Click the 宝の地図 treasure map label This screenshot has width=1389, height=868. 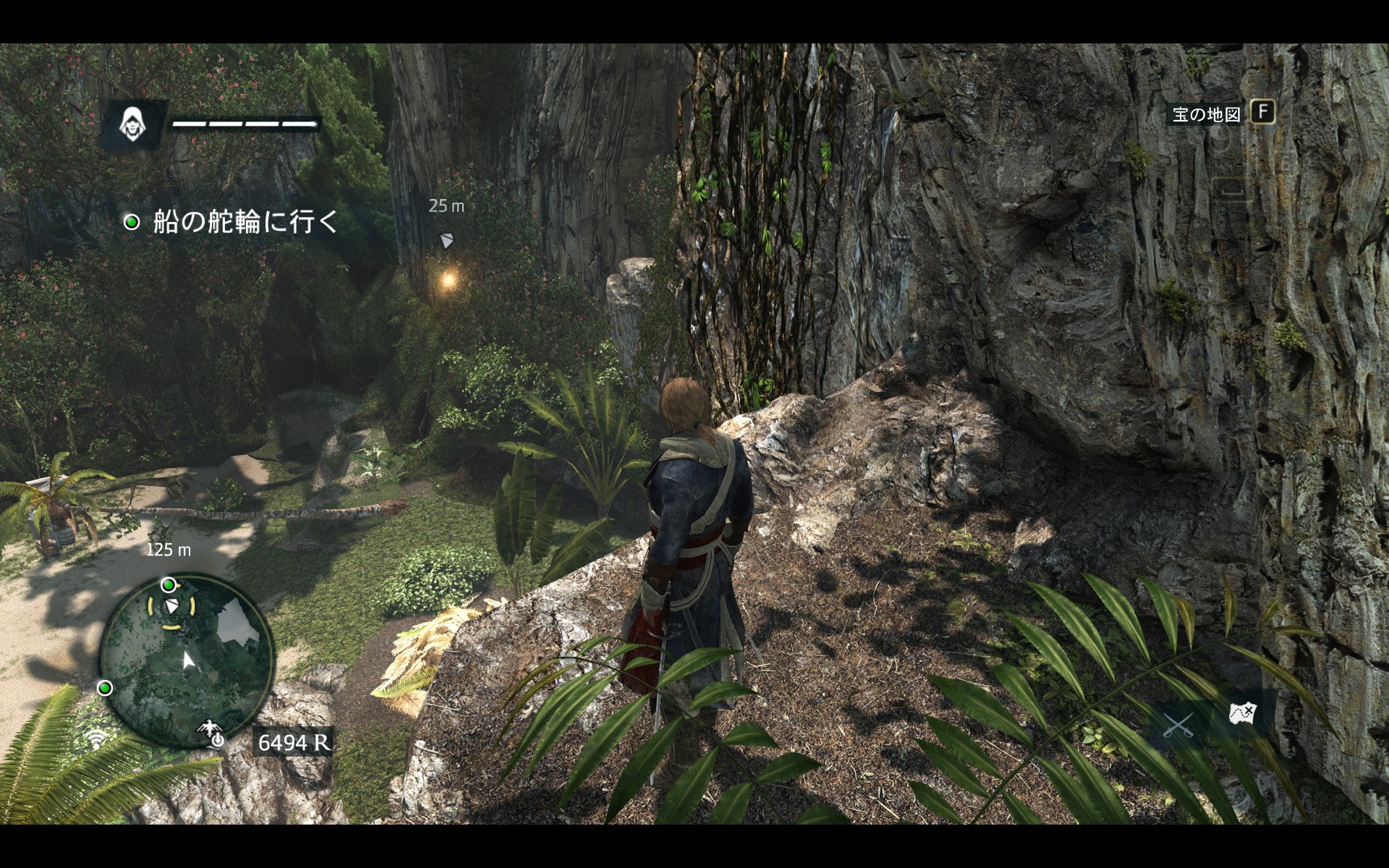click(1206, 114)
